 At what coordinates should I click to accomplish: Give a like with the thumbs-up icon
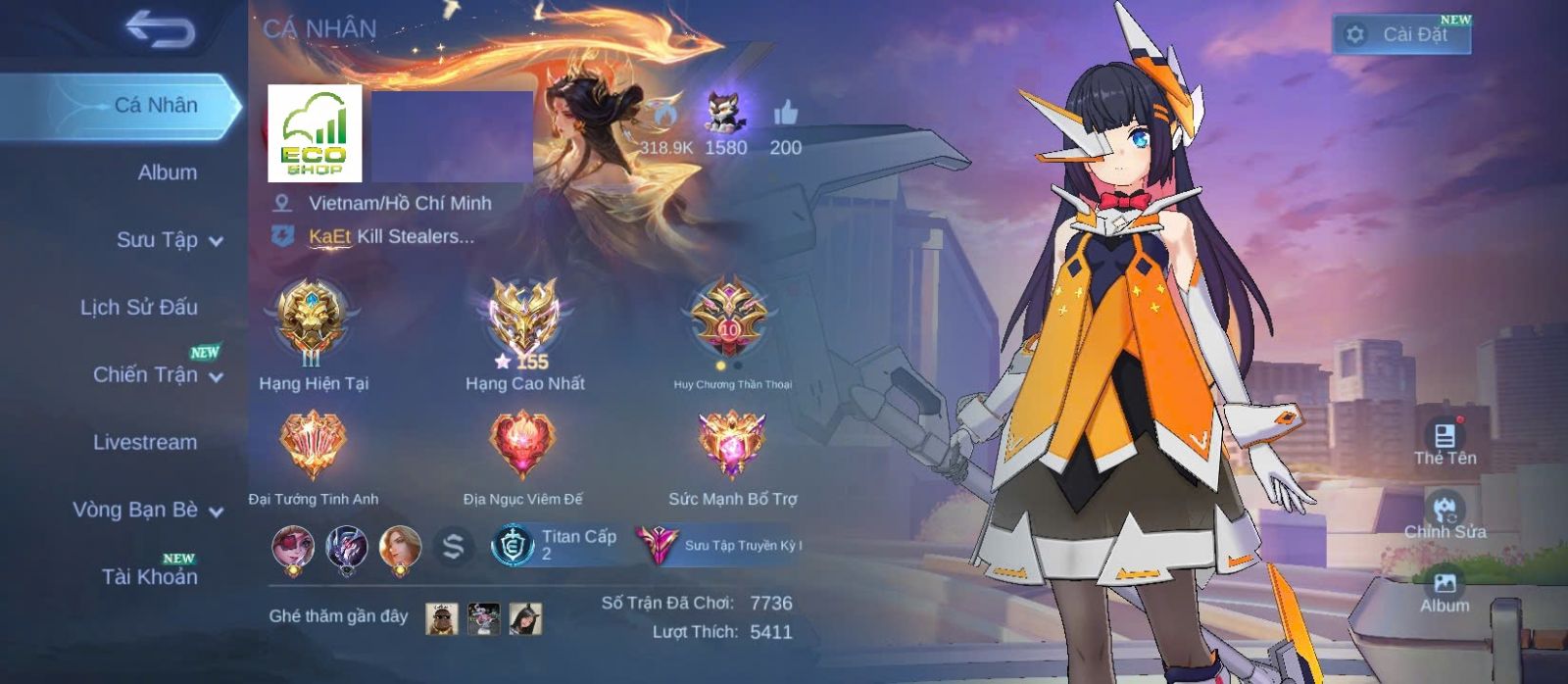pos(785,115)
